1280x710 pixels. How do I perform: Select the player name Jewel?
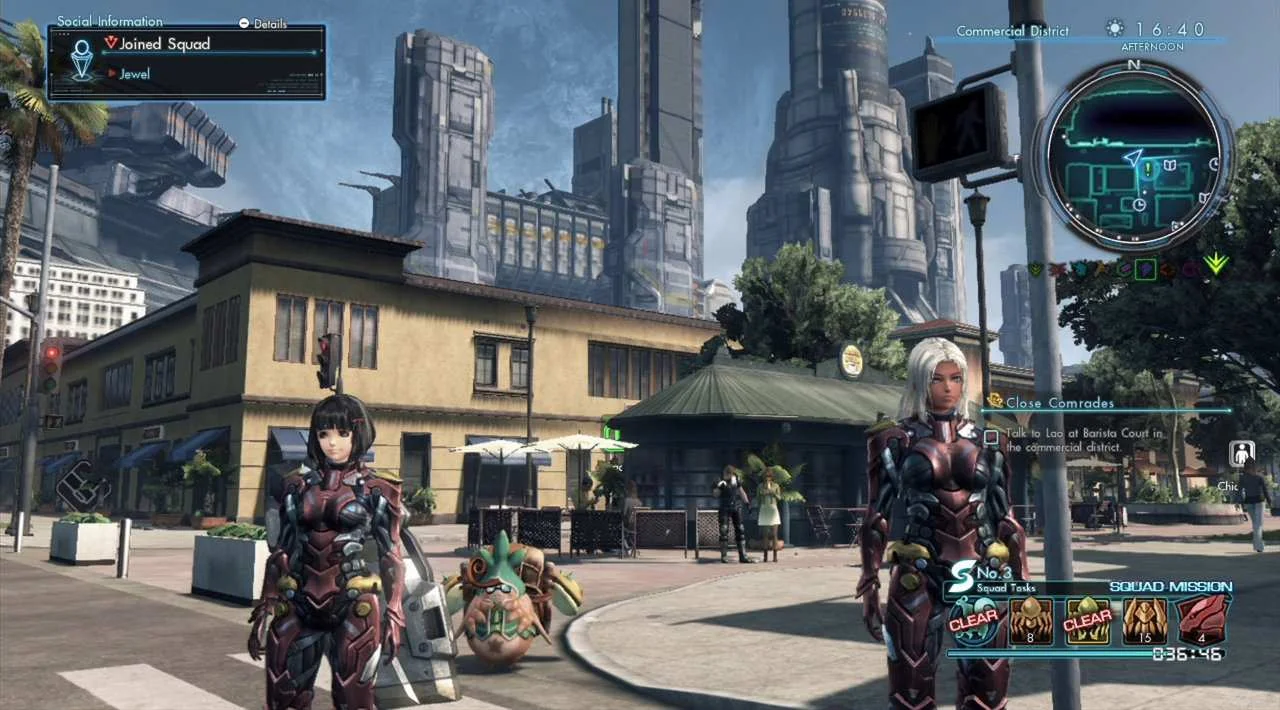click(x=134, y=74)
